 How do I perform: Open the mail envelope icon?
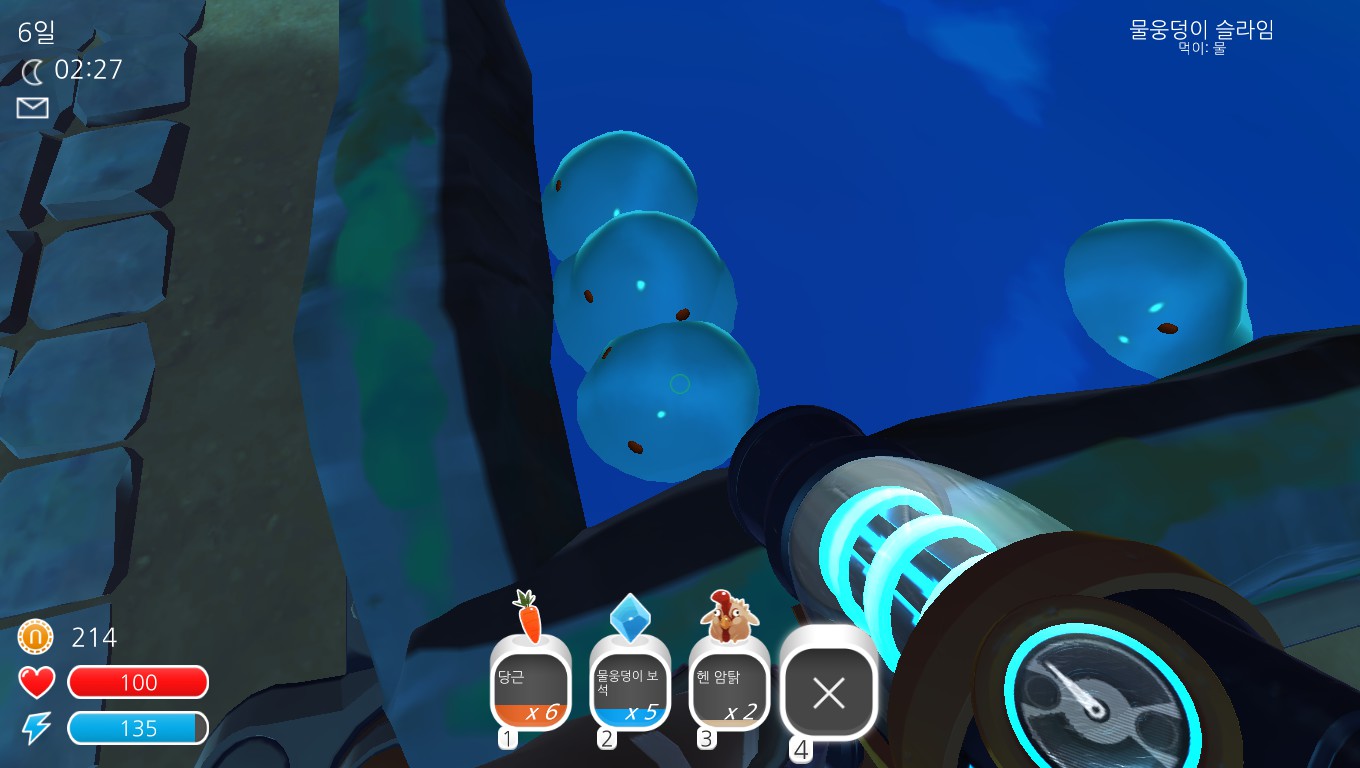click(x=32, y=107)
